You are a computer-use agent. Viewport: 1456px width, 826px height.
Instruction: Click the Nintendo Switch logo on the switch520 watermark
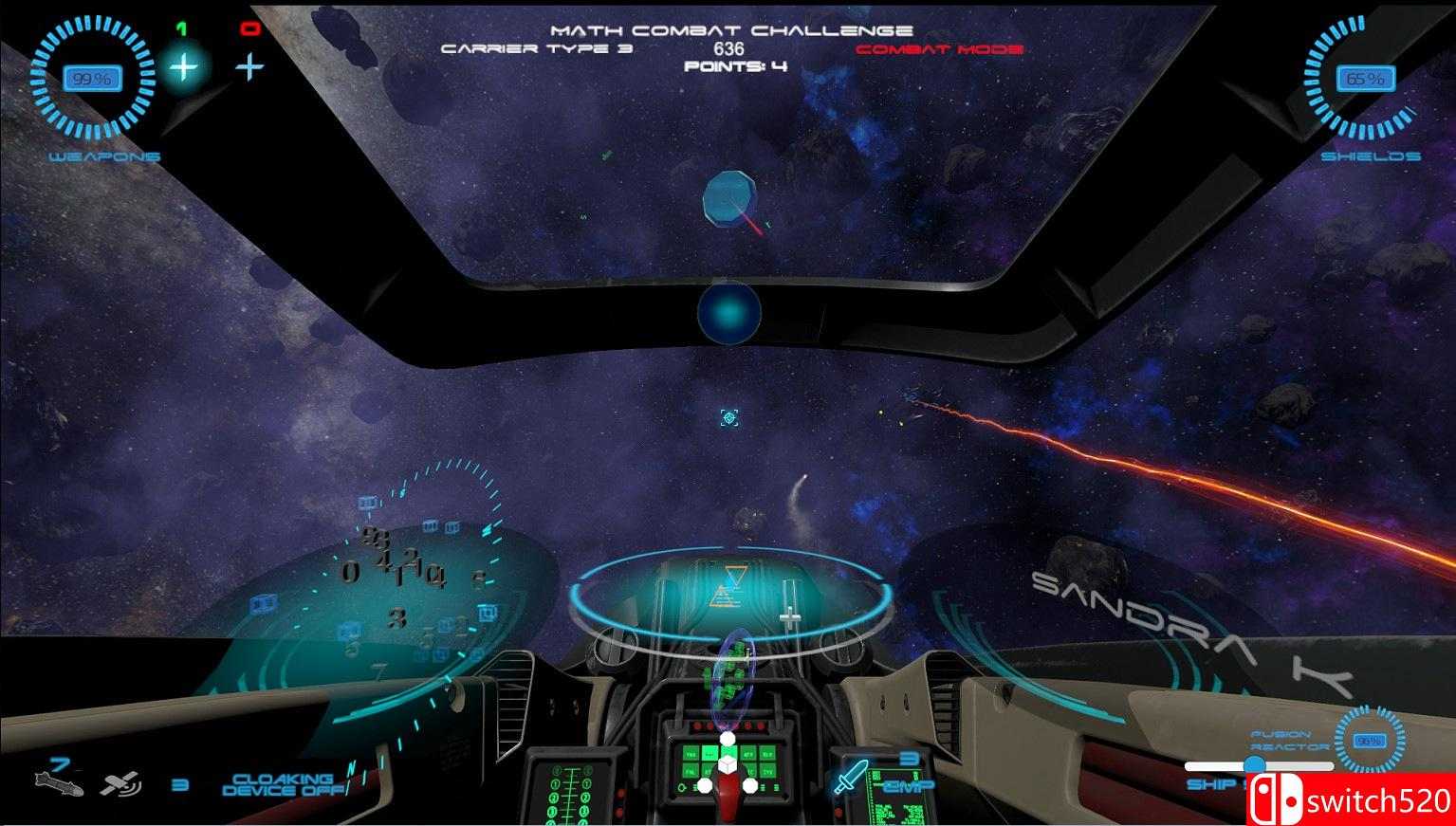pos(1275,801)
